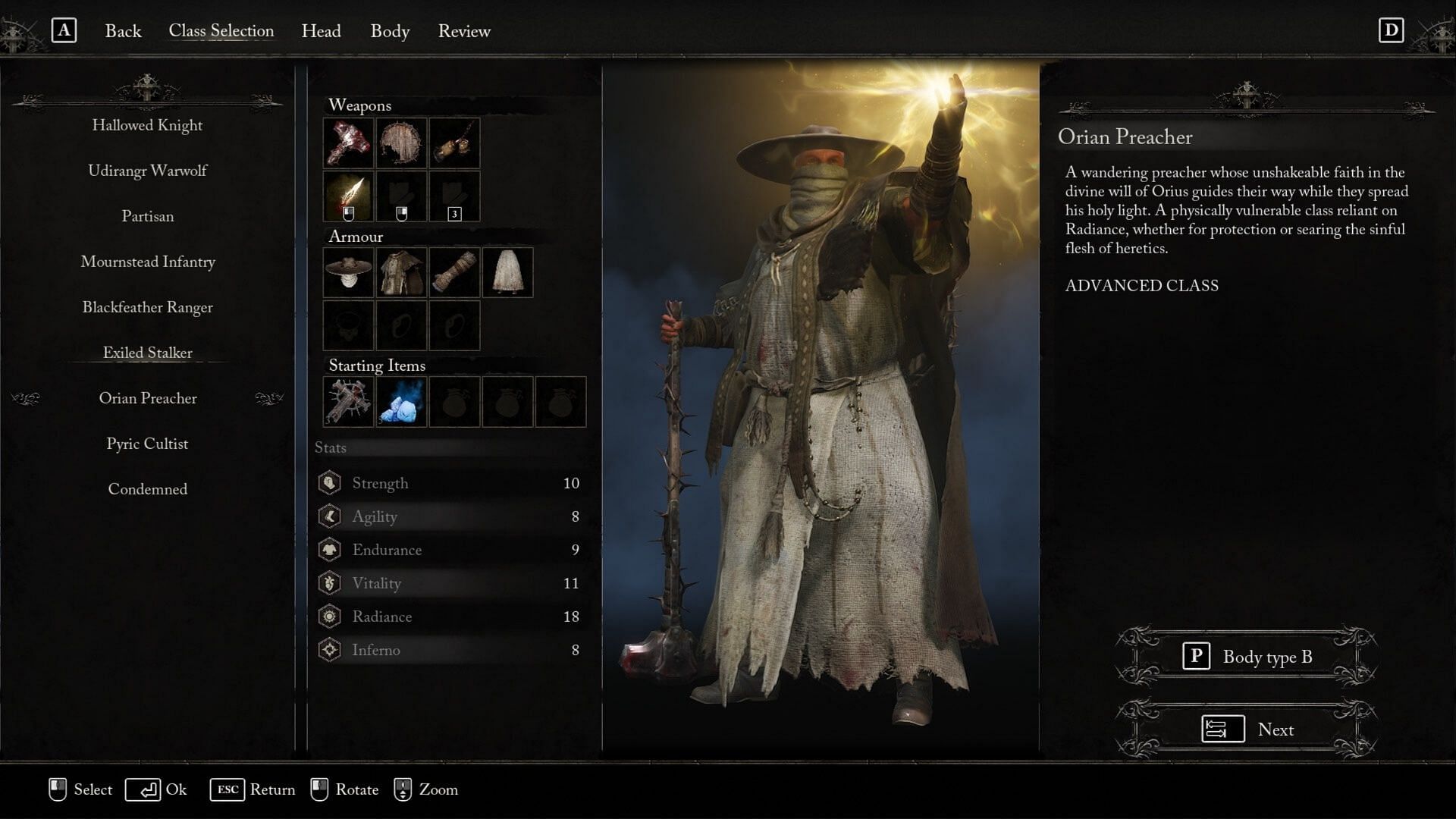Image resolution: width=1456 pixels, height=819 pixels.
Task: Pick the Partisan class
Action: [x=147, y=216]
